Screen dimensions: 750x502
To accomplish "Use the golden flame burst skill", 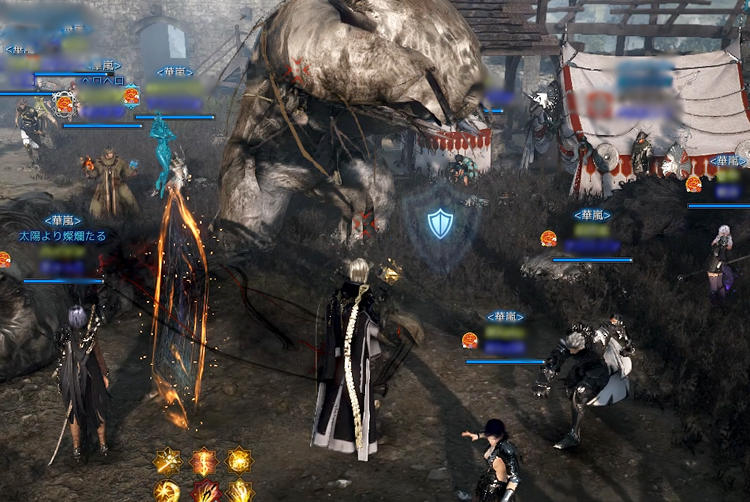I will click(240, 492).
